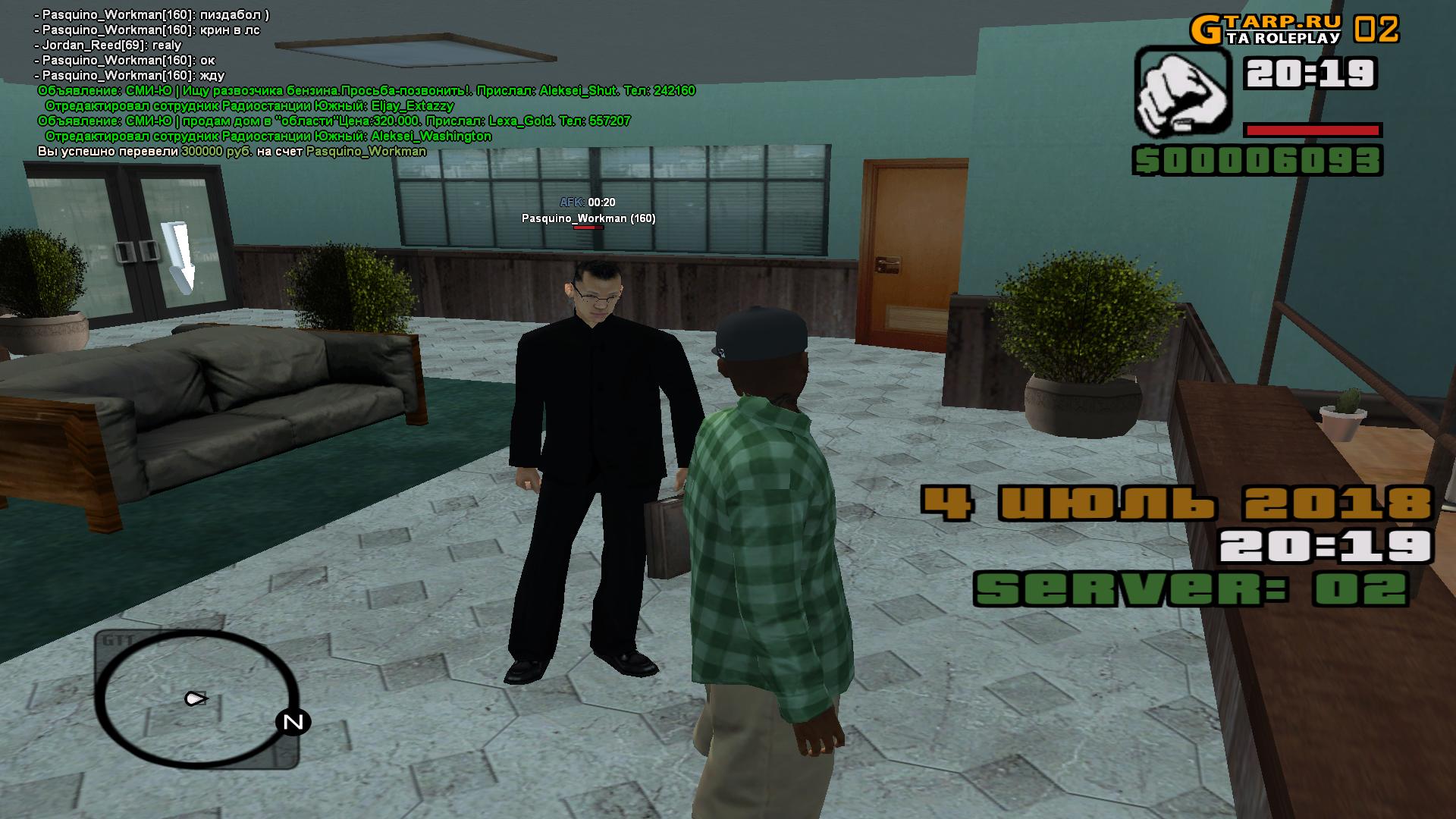Select Aleksei_Shut's fuel driver announcement in chat
Screen dimensions: 1456x819
point(366,91)
